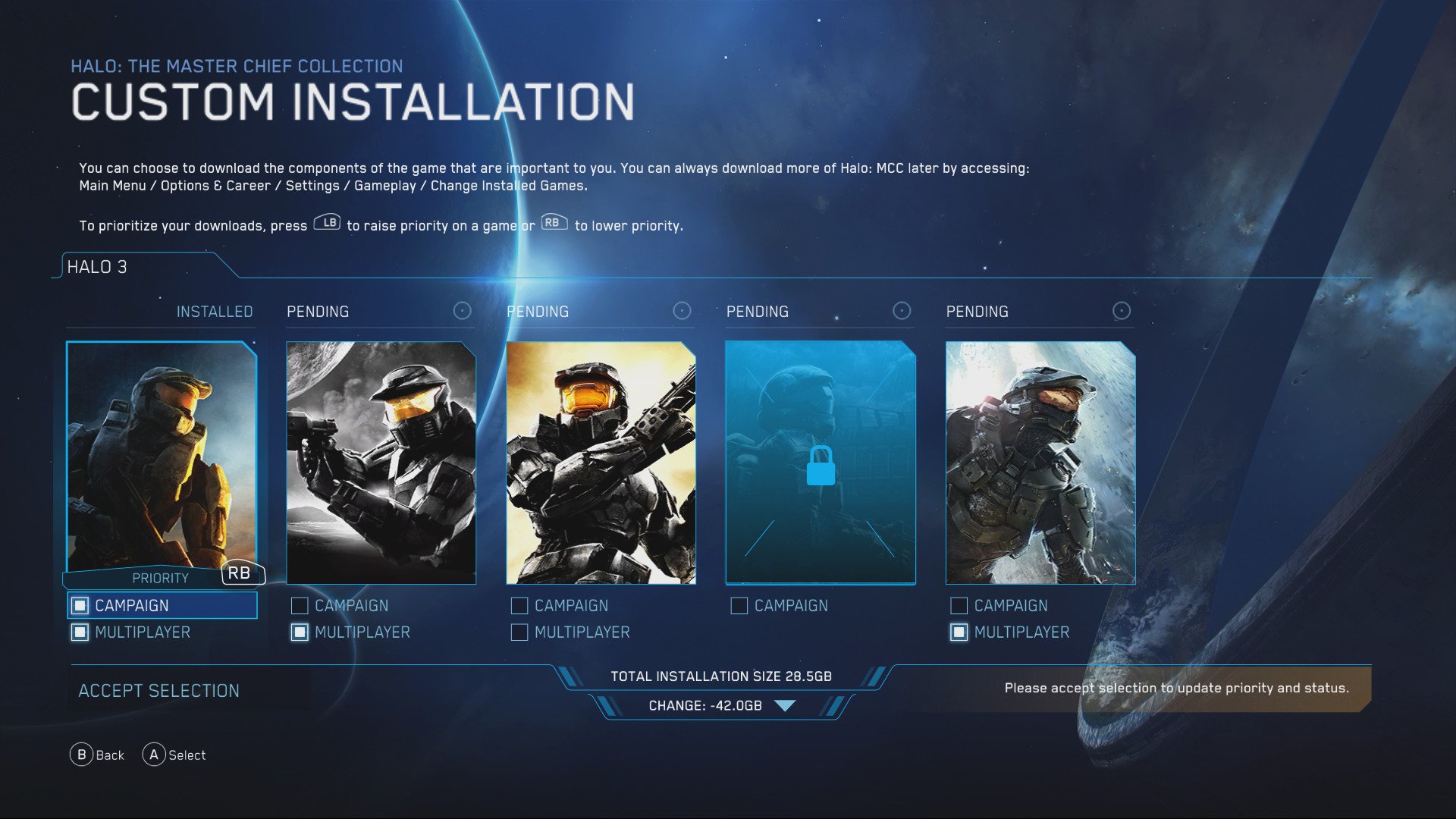Click the pending circle above the last game column
The image size is (1456, 819).
[x=1121, y=310]
